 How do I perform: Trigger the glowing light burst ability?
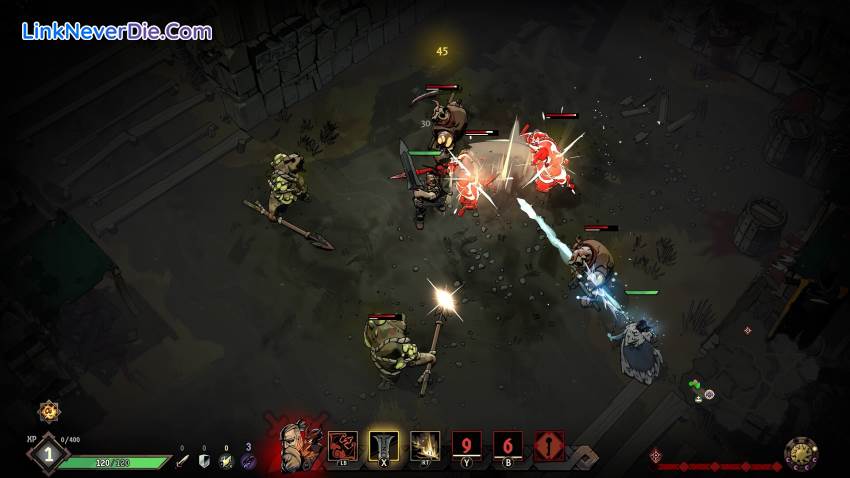click(x=425, y=446)
